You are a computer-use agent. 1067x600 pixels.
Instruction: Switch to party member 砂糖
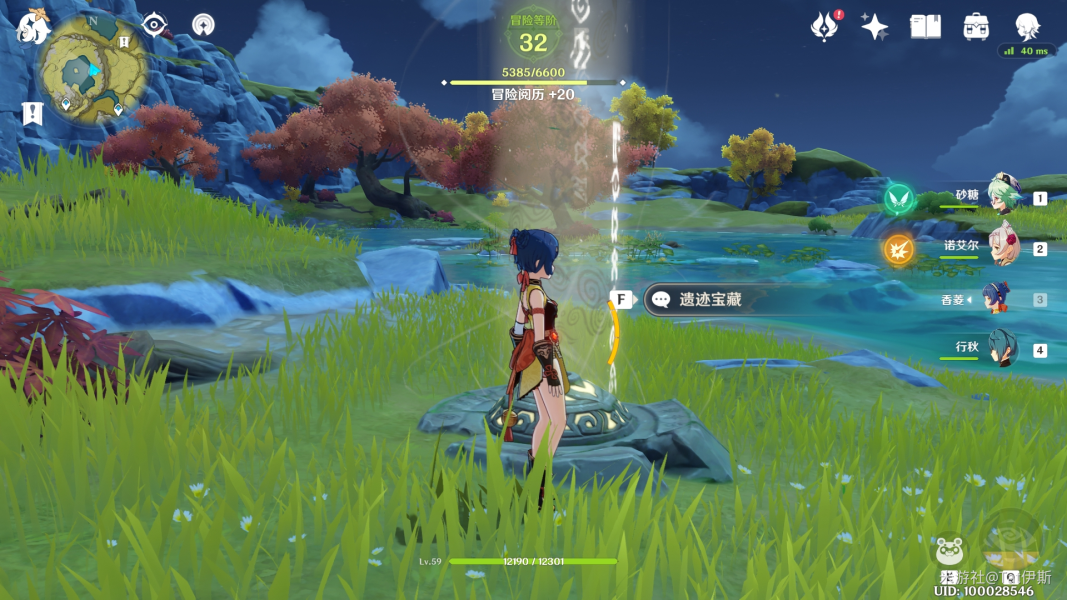(1000, 197)
